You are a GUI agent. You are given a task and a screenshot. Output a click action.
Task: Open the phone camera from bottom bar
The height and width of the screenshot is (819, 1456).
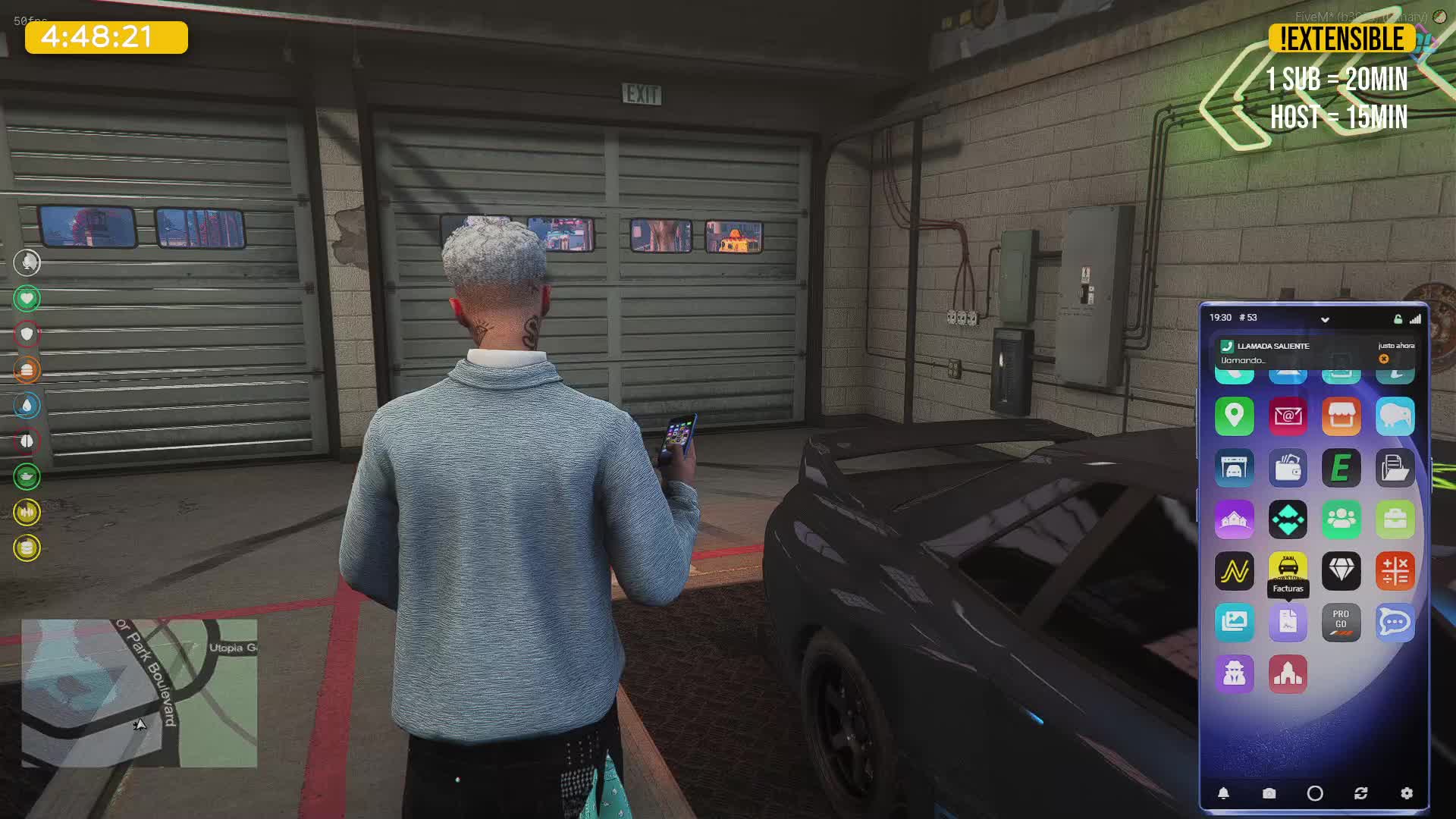tap(1269, 793)
